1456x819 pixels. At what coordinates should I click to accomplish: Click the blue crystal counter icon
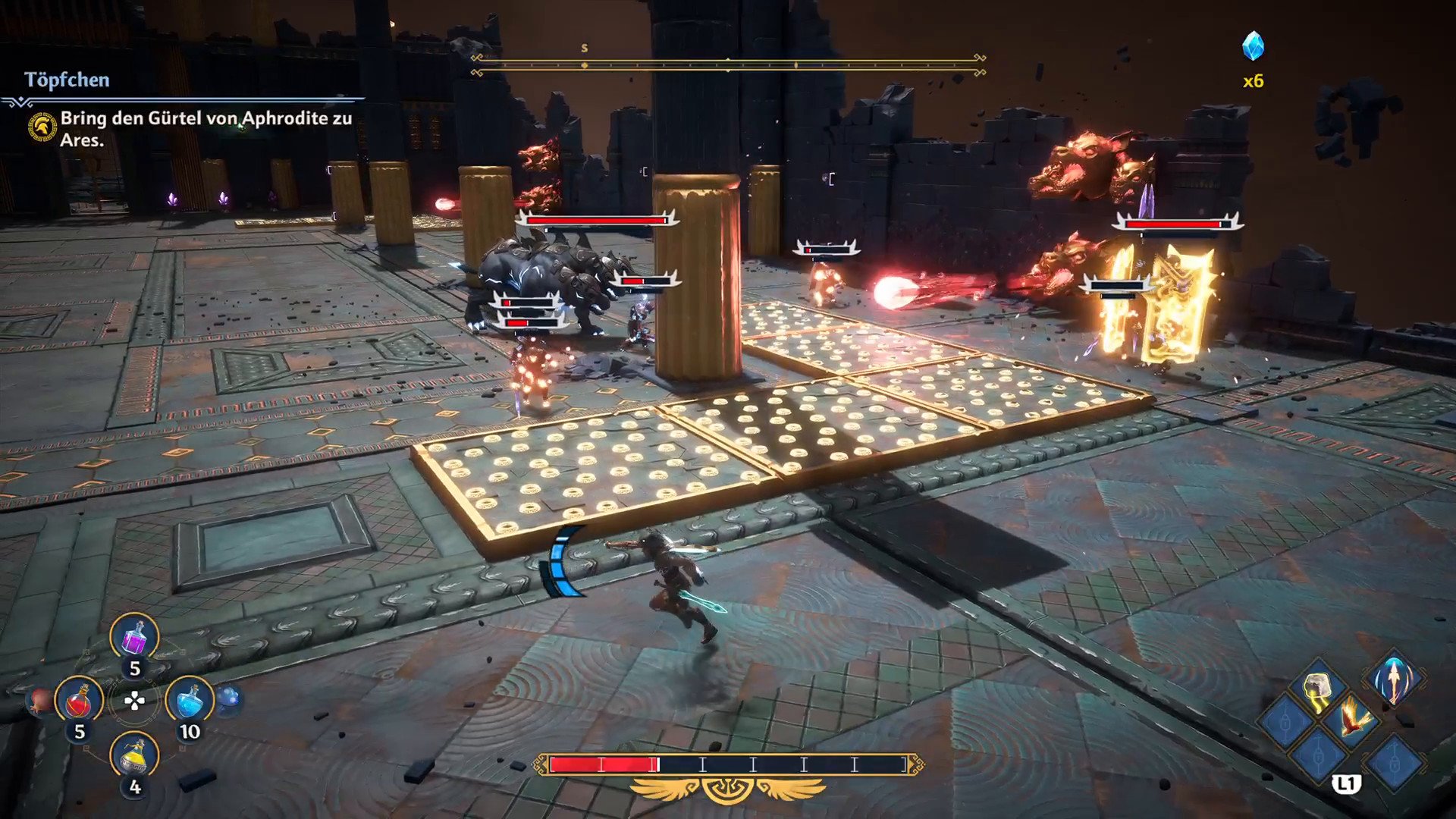click(x=1253, y=47)
